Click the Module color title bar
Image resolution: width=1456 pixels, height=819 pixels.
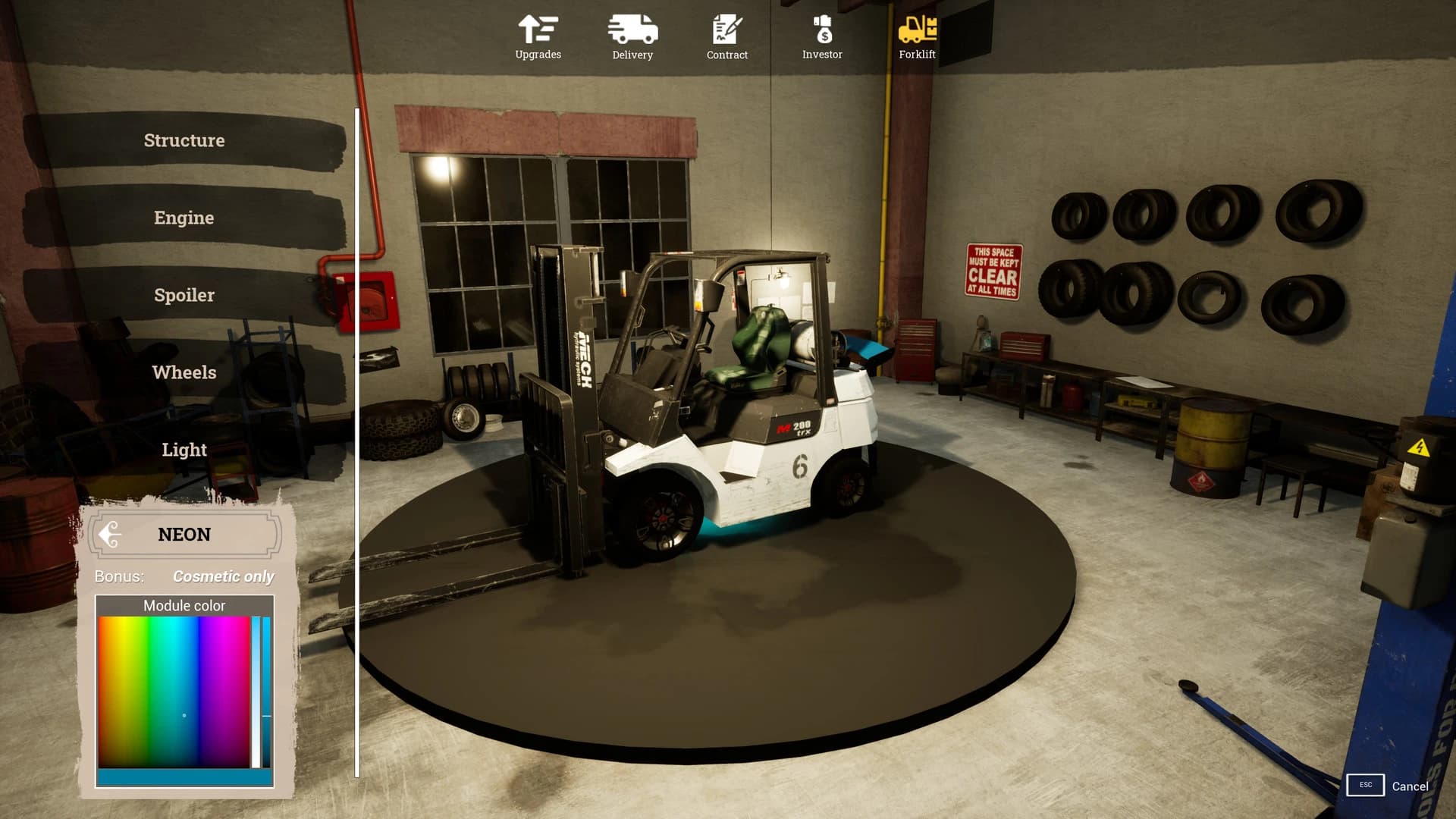(184, 605)
